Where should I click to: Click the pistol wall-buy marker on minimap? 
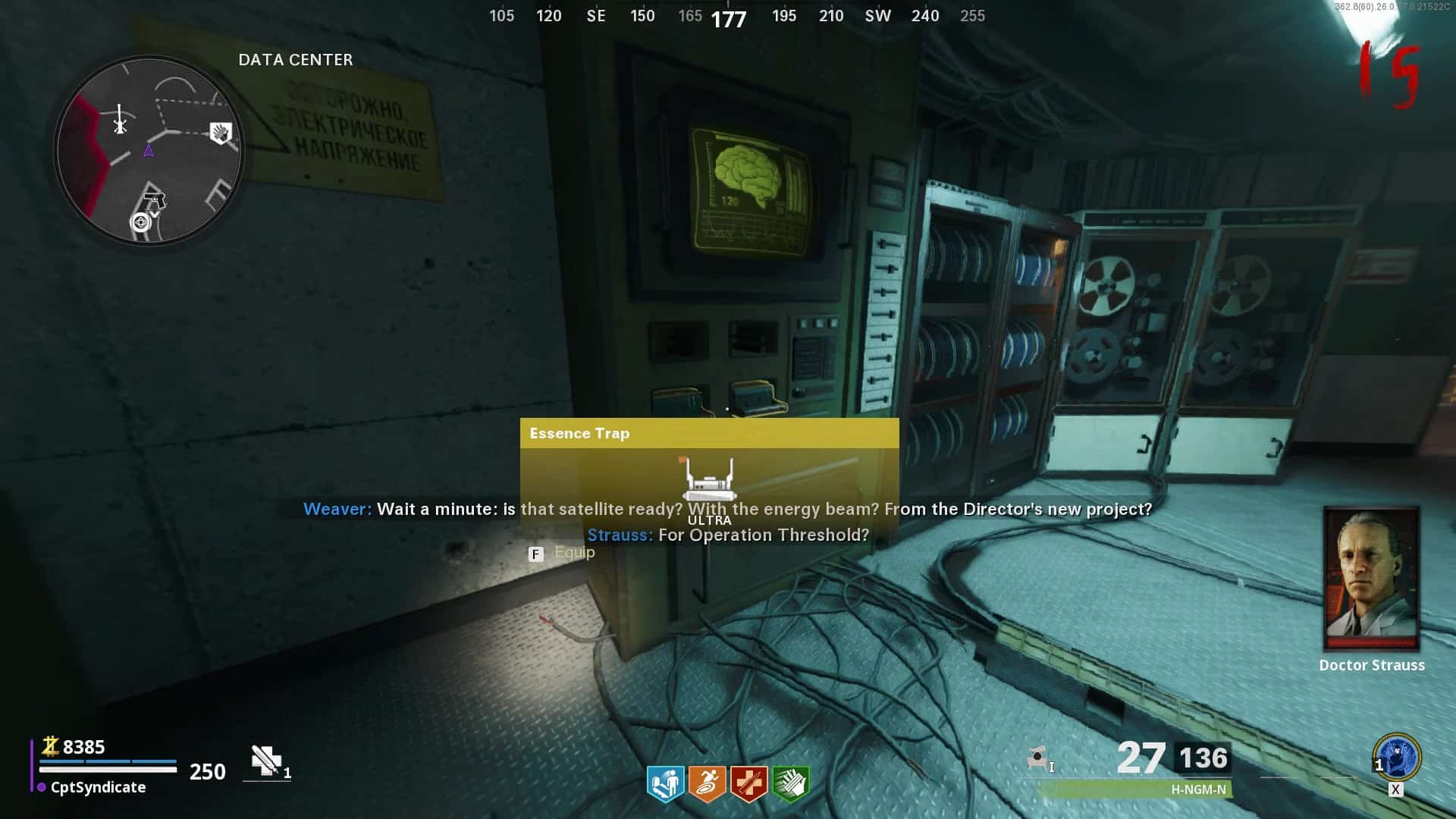[x=155, y=201]
